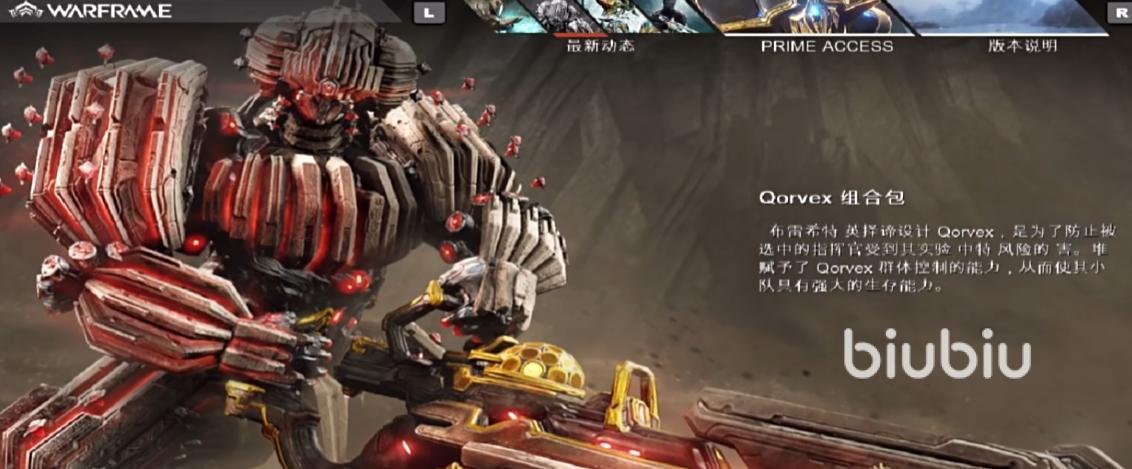Show the 版本说明 version notes tab
The height and width of the screenshot is (469, 1132).
pyautogui.click(x=1022, y=45)
